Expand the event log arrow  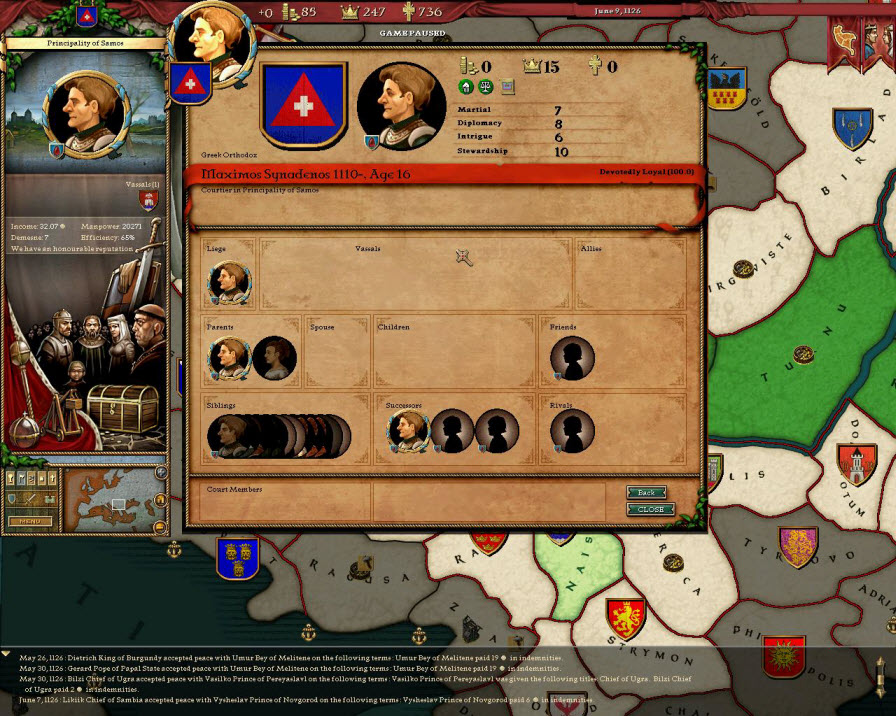pyautogui.click(x=7, y=653)
